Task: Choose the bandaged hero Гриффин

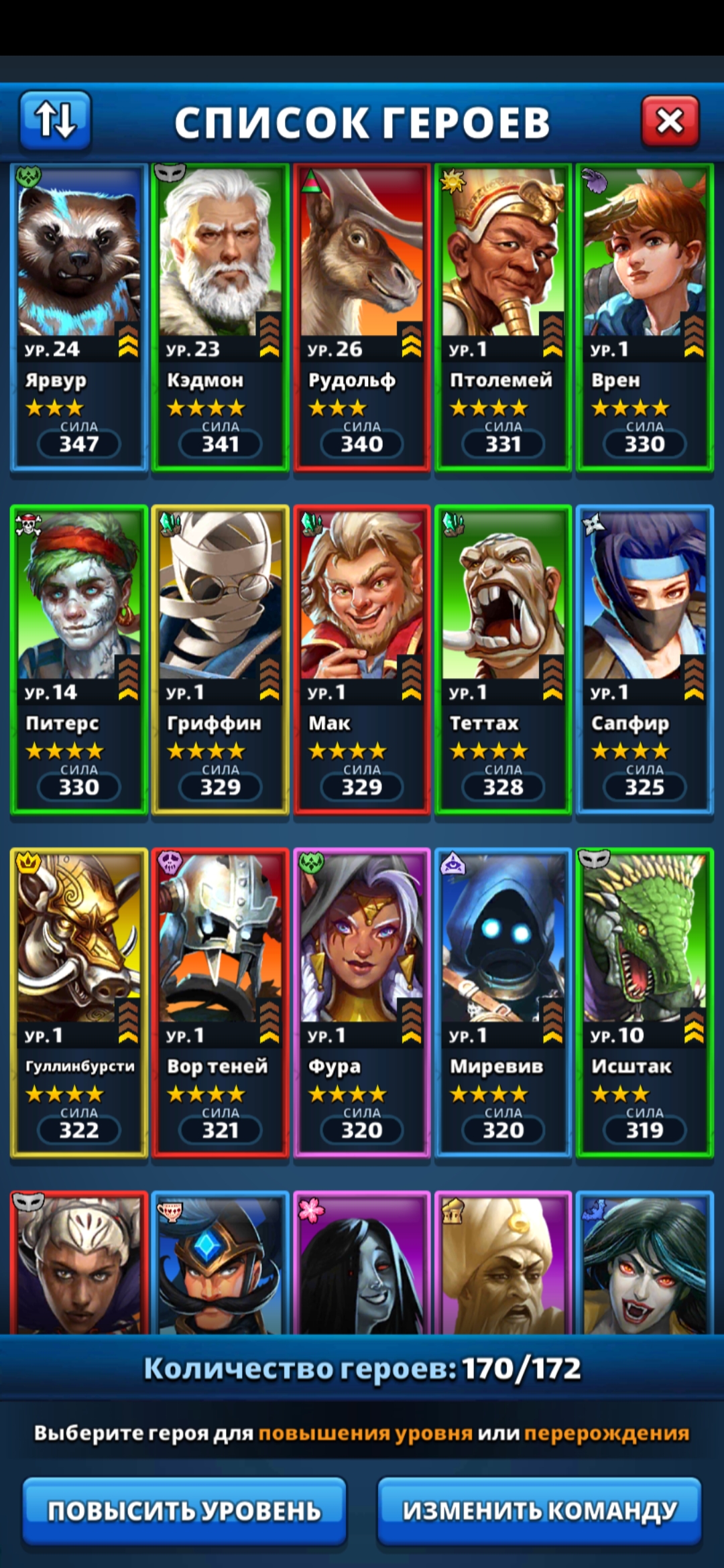Action: click(221, 660)
